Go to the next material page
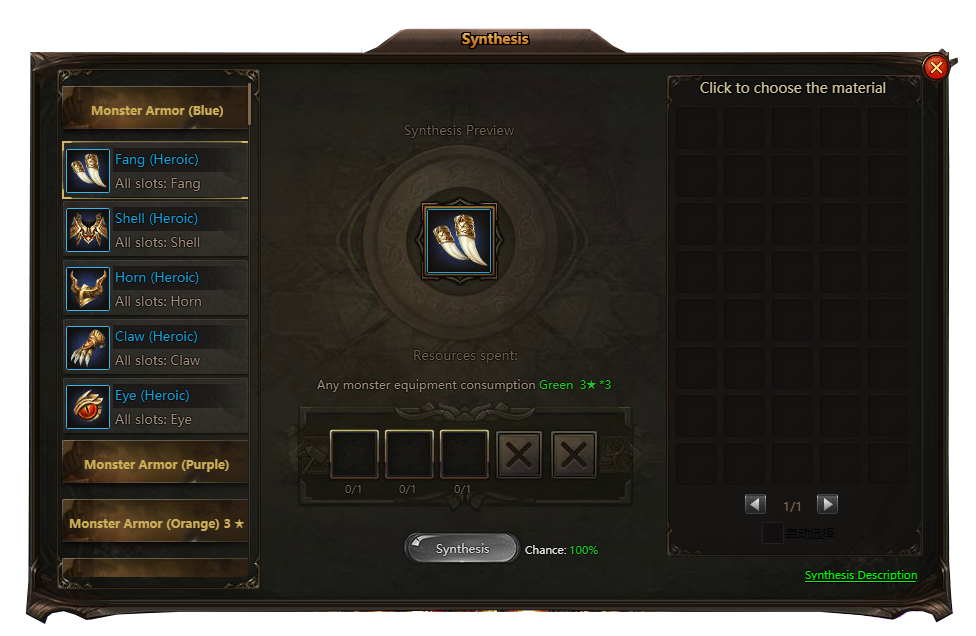This screenshot has height=636, width=976. (x=827, y=505)
